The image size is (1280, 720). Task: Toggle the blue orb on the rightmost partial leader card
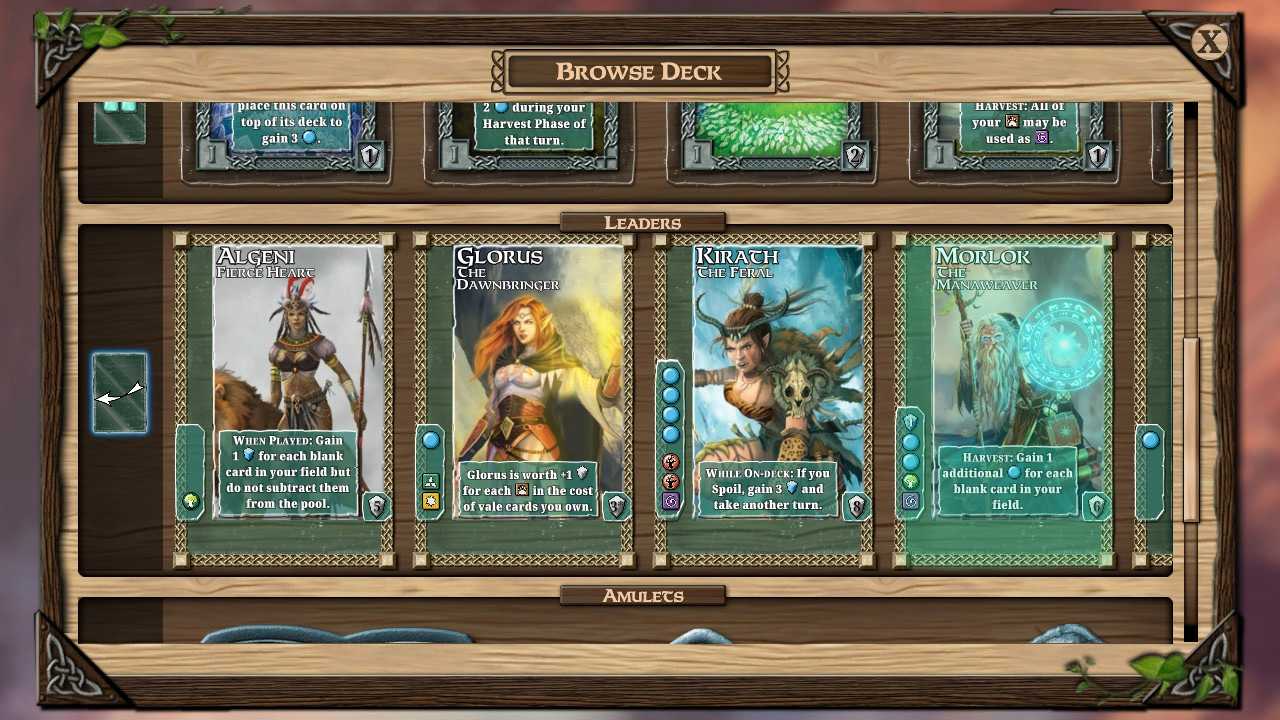pos(1150,438)
